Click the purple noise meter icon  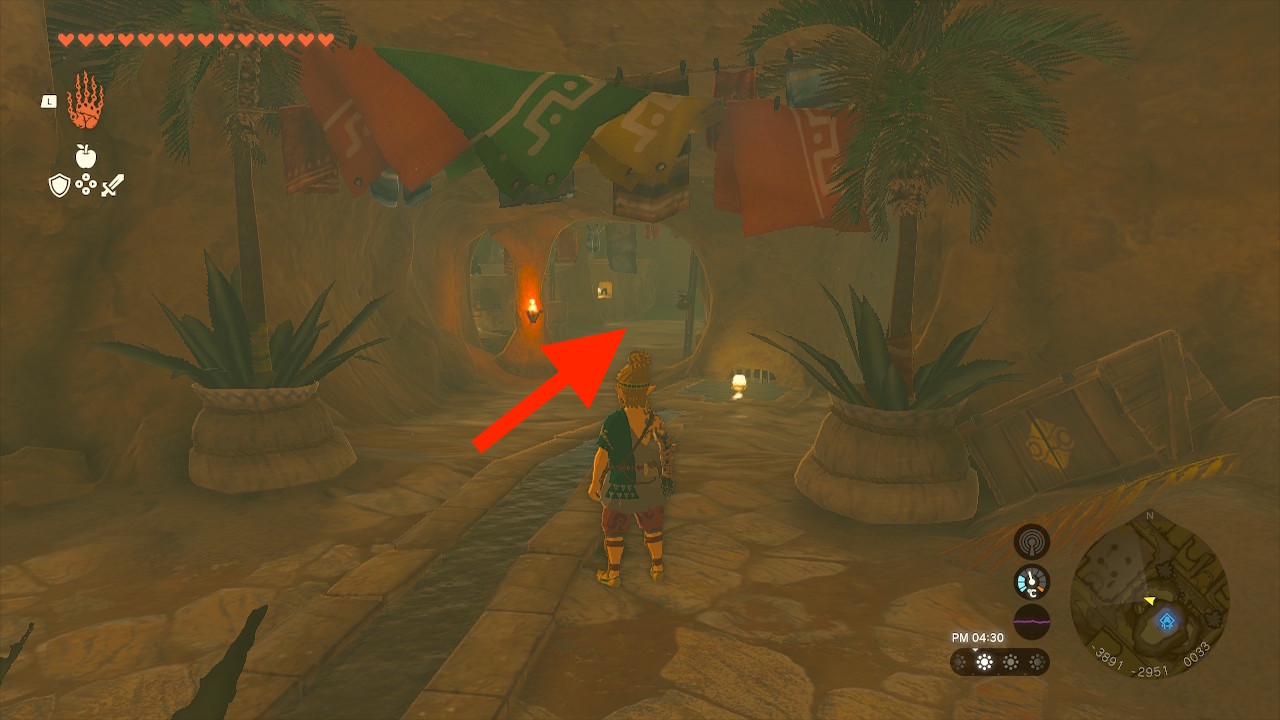1032,621
